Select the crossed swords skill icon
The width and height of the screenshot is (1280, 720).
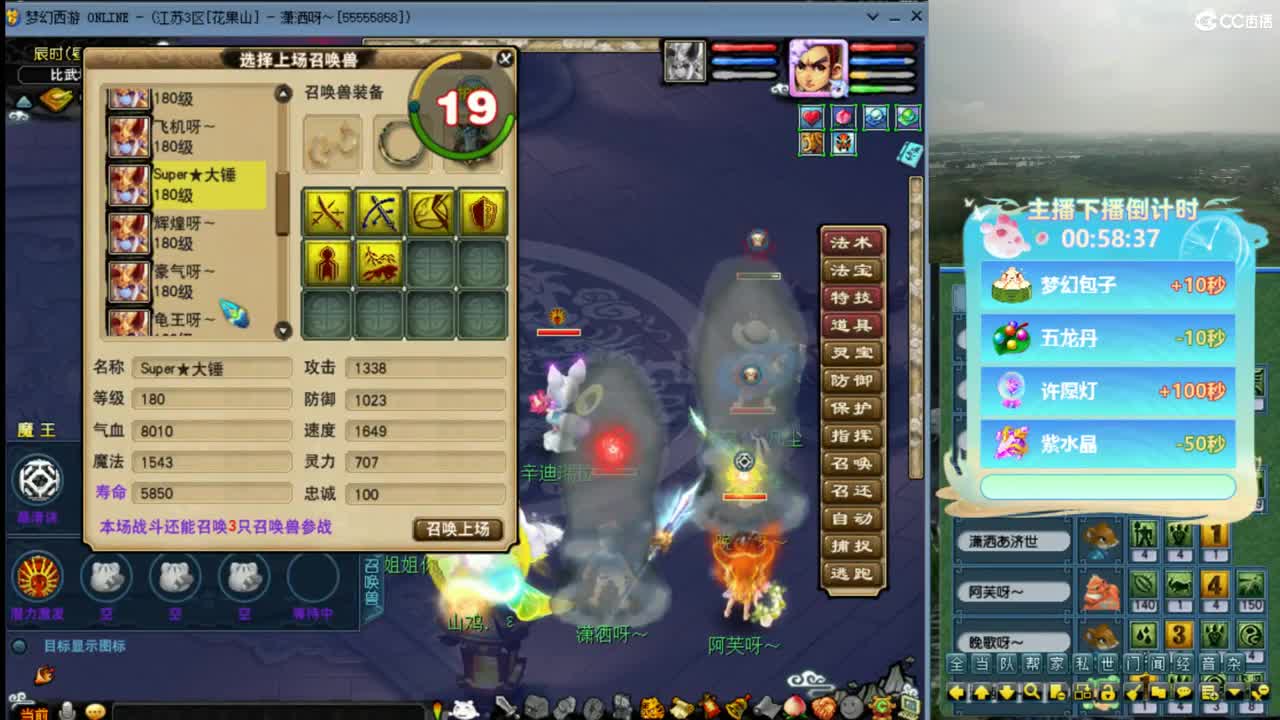pyautogui.click(x=327, y=212)
